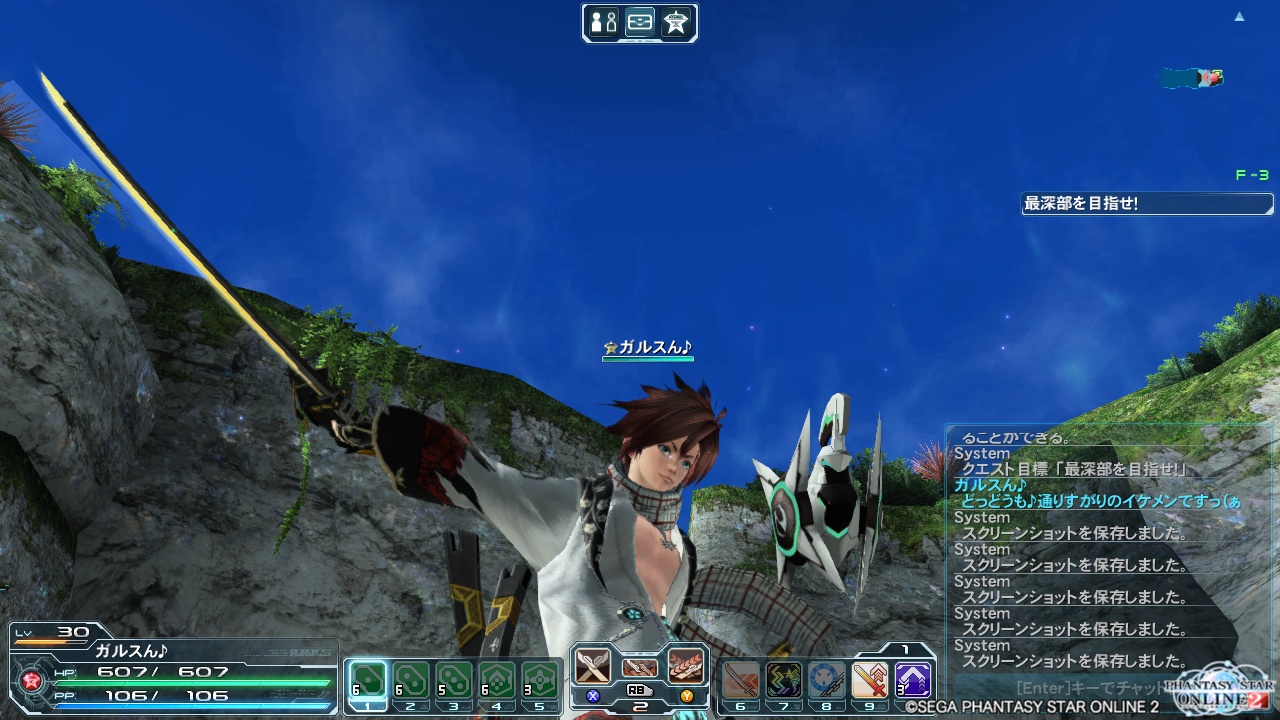
Task: Activate the blue chain skill in slot 8
Action: [x=827, y=682]
